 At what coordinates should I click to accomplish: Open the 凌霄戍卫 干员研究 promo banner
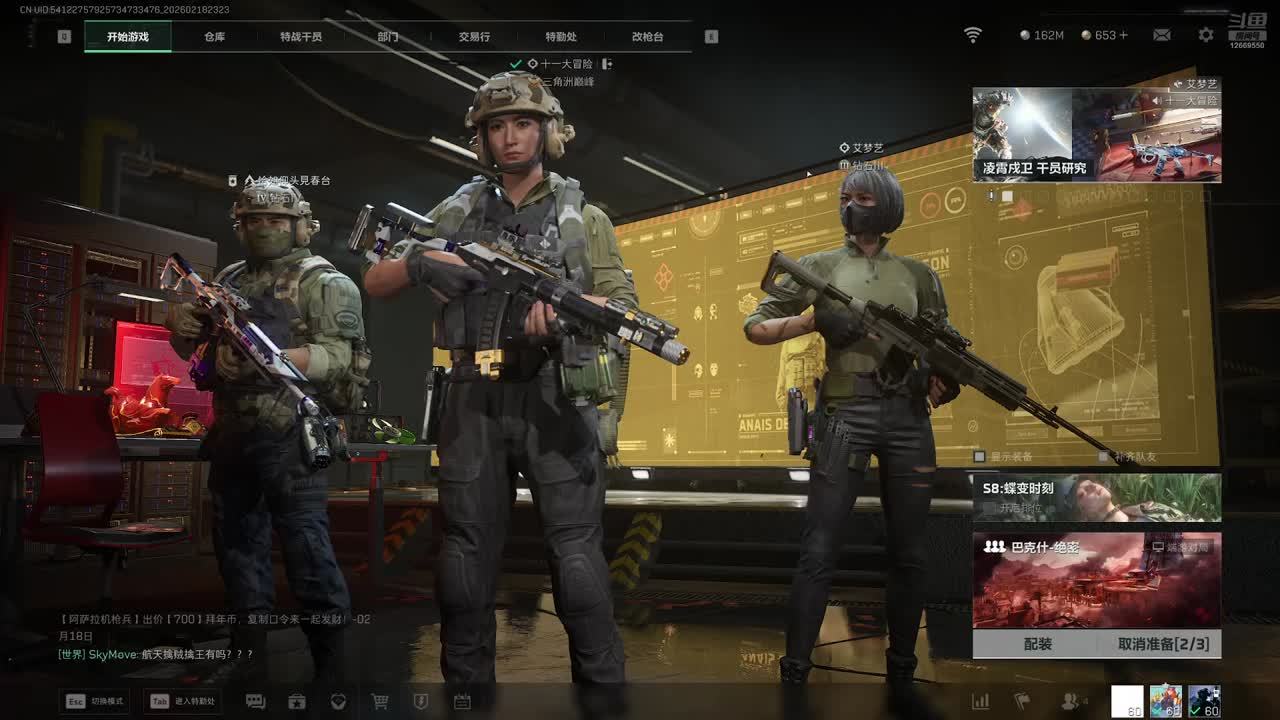coord(1096,135)
